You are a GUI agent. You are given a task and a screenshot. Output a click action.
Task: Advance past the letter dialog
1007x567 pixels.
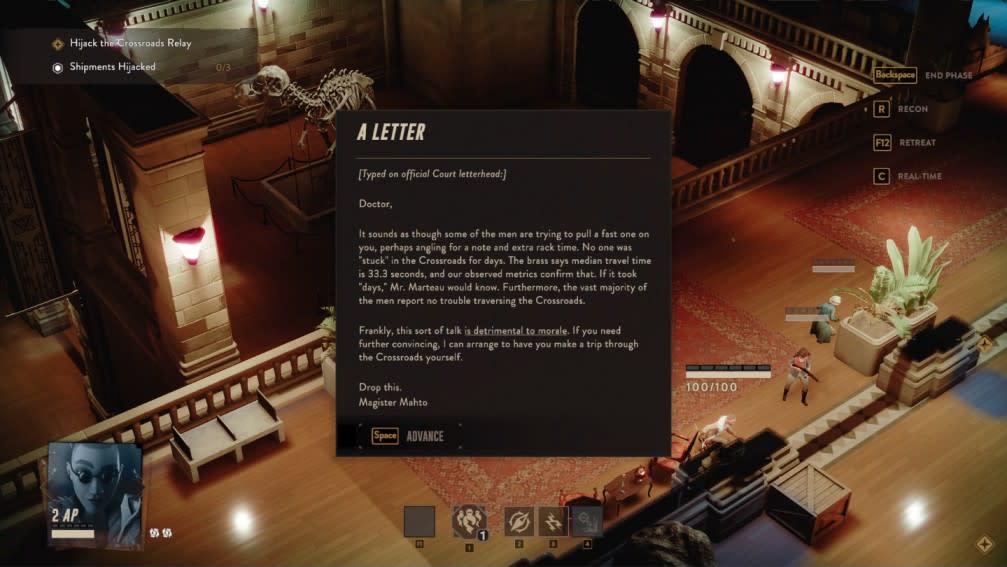pyautogui.click(x=411, y=436)
